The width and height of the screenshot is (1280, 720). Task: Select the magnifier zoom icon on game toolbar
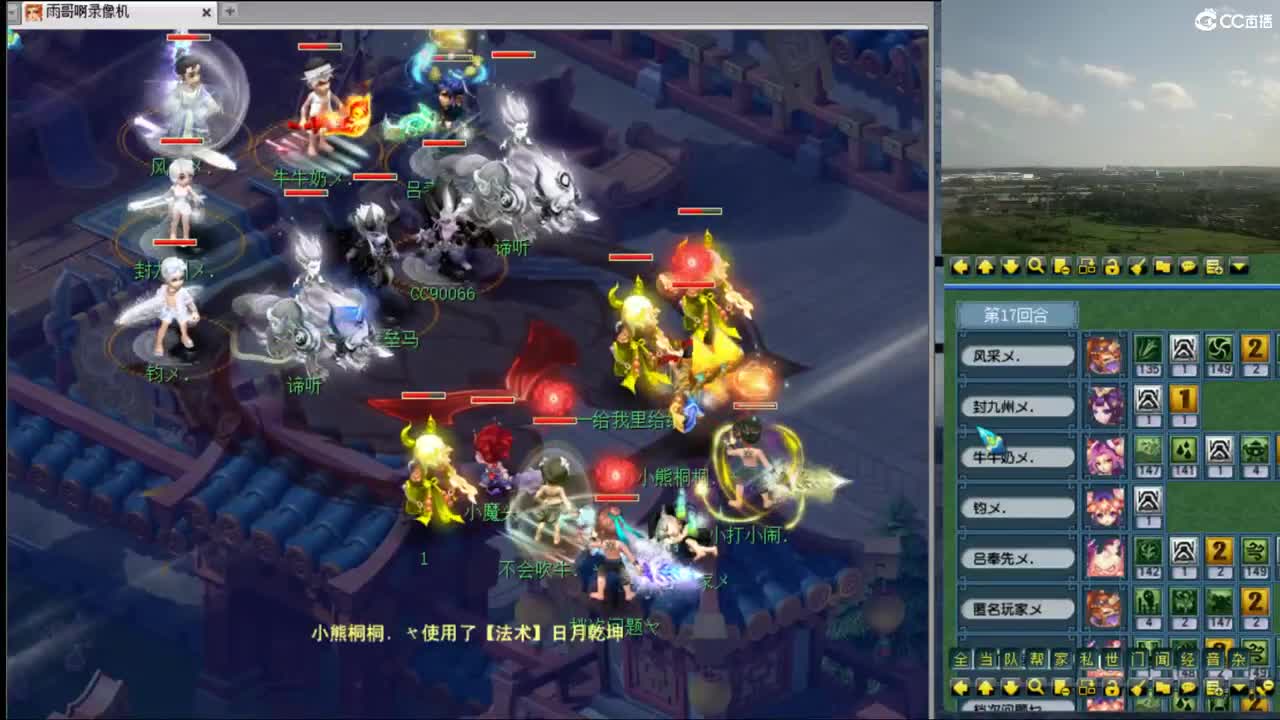pos(1035,267)
